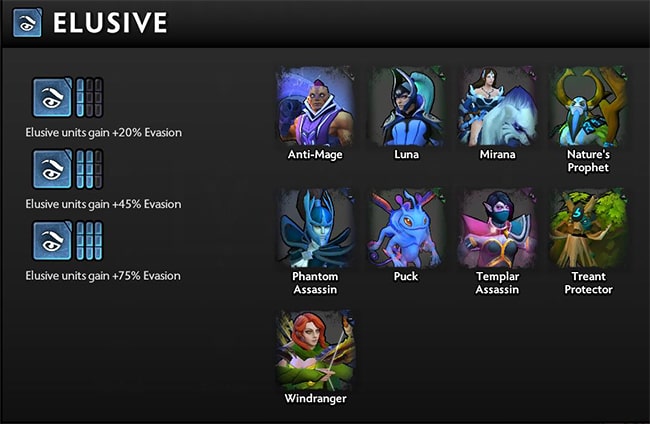Viewport: 650px width, 424px height.
Task: Select the Templar Assassin portrait
Action: [x=496, y=227]
